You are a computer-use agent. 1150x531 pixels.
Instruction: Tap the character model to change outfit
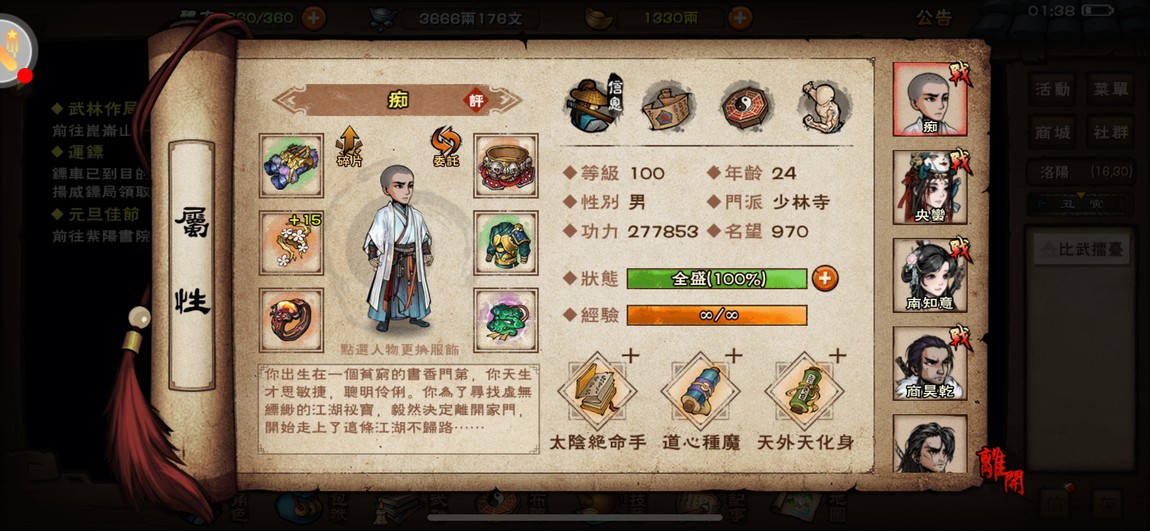(398, 250)
